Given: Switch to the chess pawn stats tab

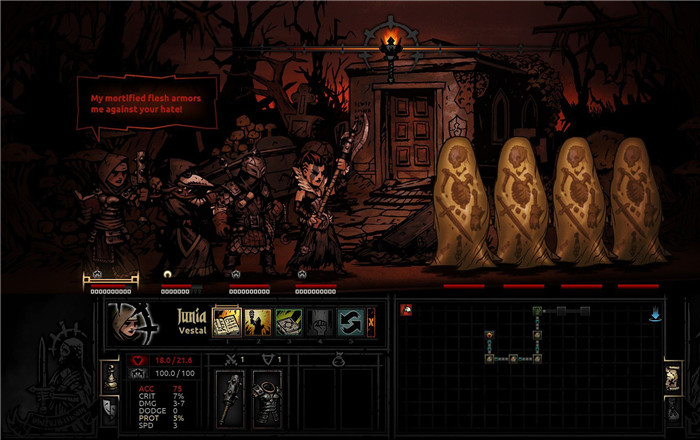Looking at the screenshot, I should click(x=112, y=377).
